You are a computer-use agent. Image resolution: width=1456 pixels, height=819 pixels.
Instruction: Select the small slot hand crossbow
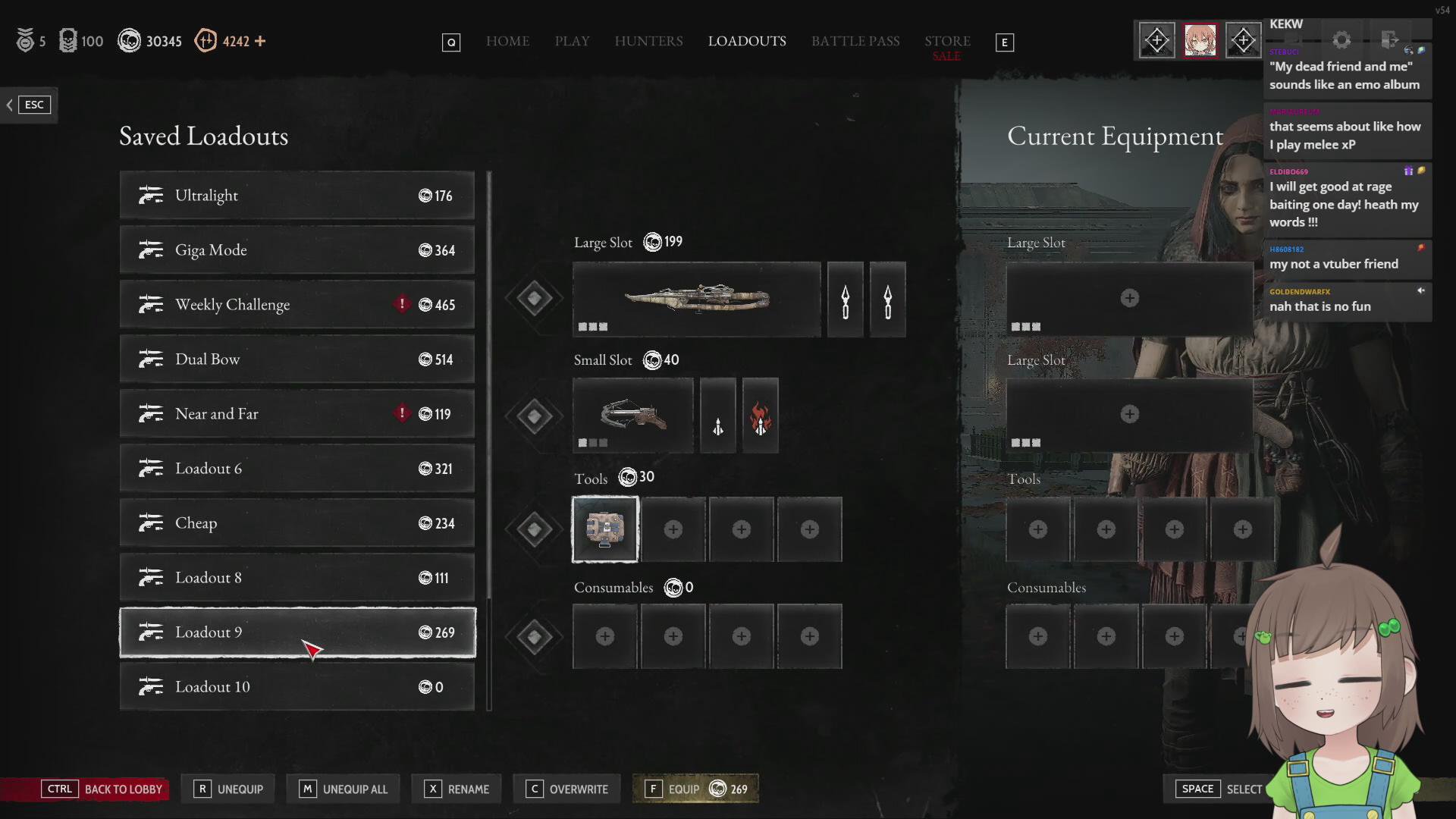coord(632,416)
